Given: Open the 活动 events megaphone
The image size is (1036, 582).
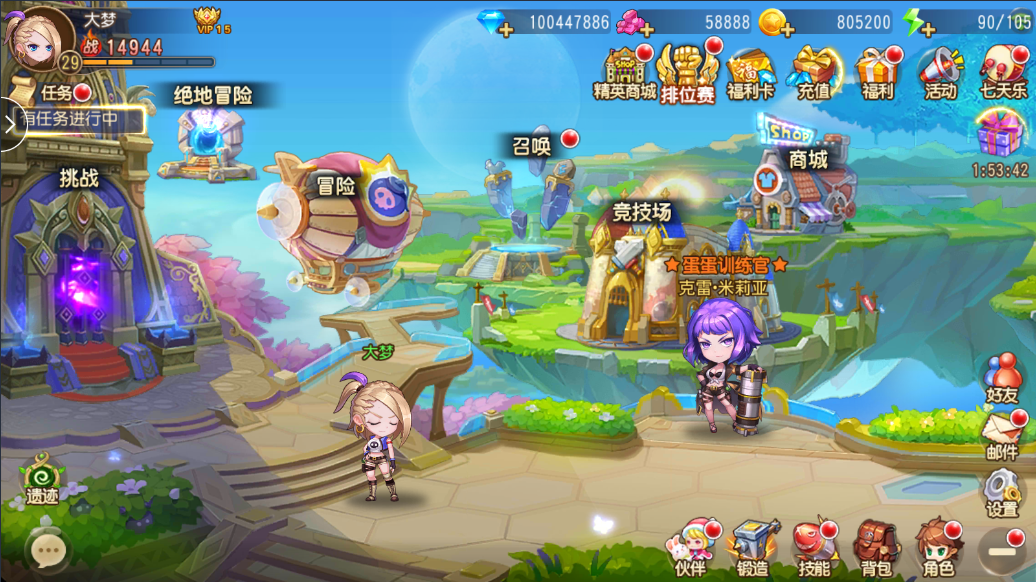Looking at the screenshot, I should click(x=940, y=72).
